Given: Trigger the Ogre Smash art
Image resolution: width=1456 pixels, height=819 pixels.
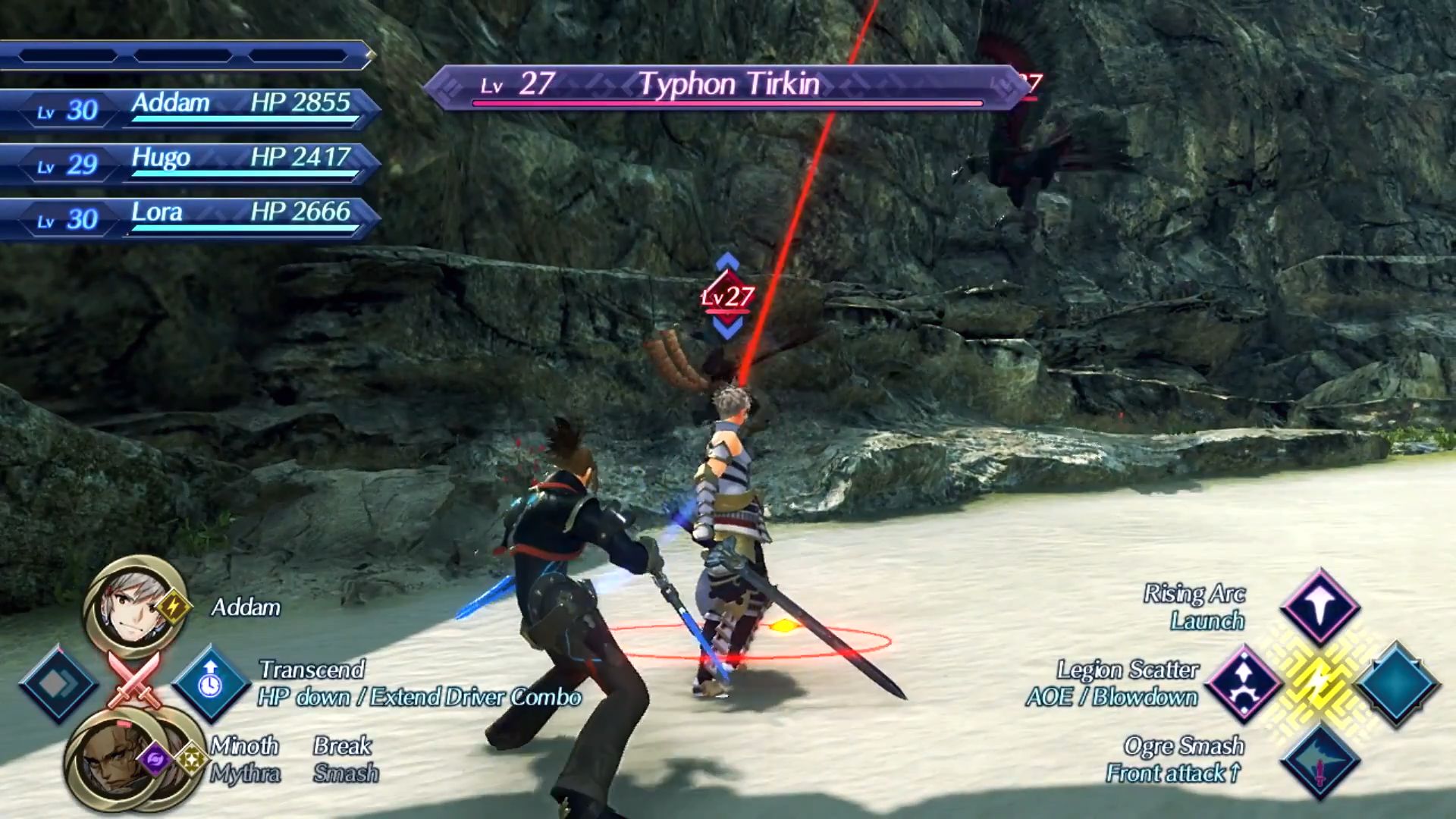Looking at the screenshot, I should 1319,761.
